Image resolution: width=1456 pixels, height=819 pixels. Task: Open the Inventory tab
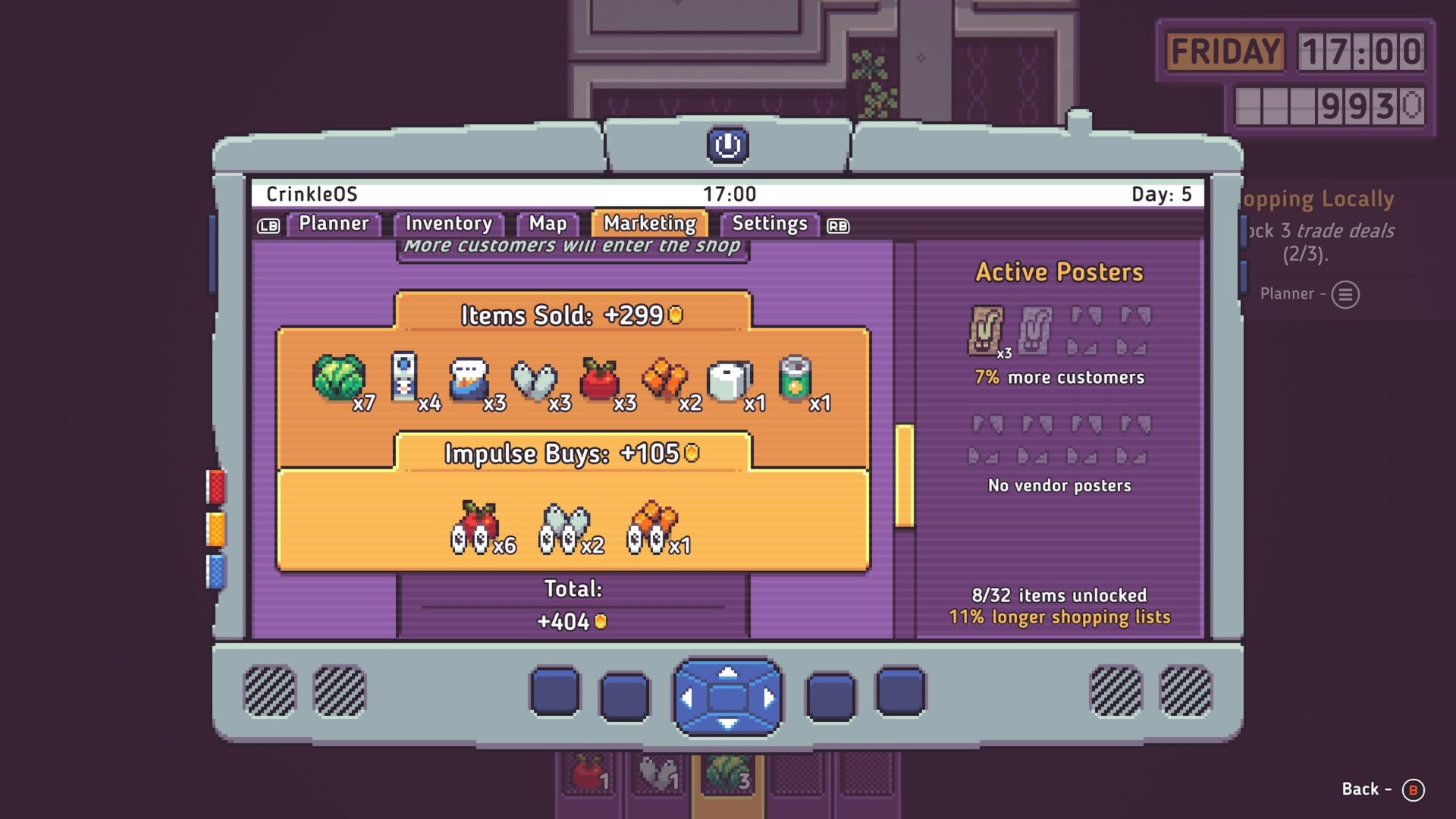(448, 224)
